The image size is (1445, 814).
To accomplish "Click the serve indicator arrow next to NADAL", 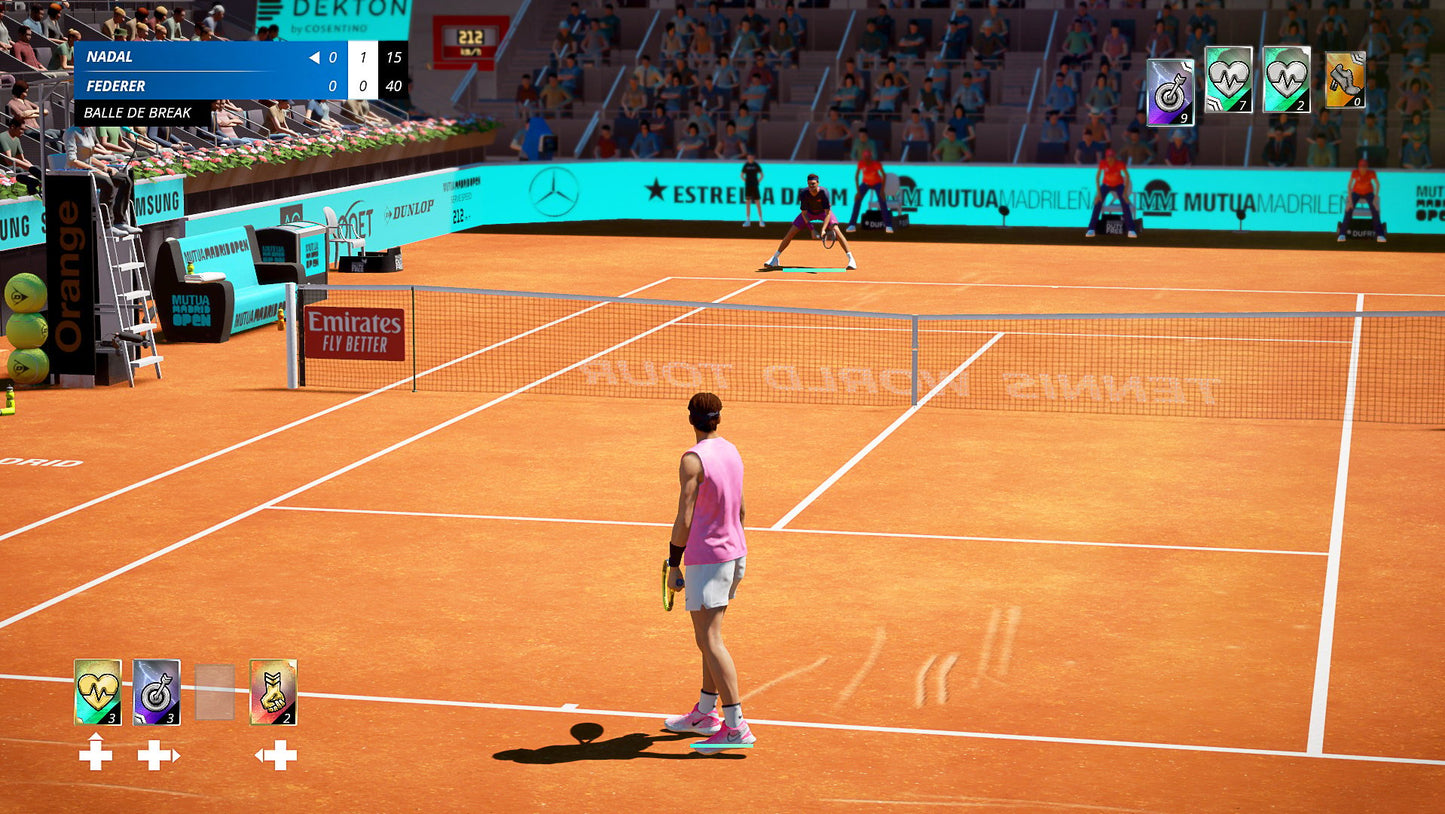I will (x=313, y=58).
